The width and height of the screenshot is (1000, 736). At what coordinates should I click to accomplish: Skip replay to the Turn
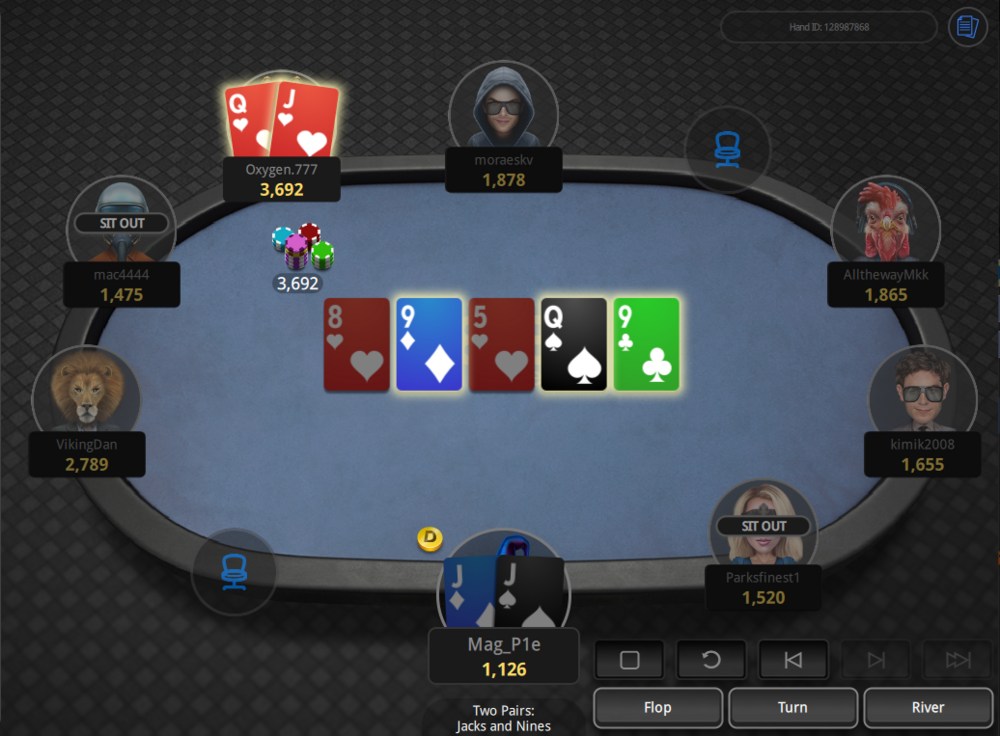792,707
